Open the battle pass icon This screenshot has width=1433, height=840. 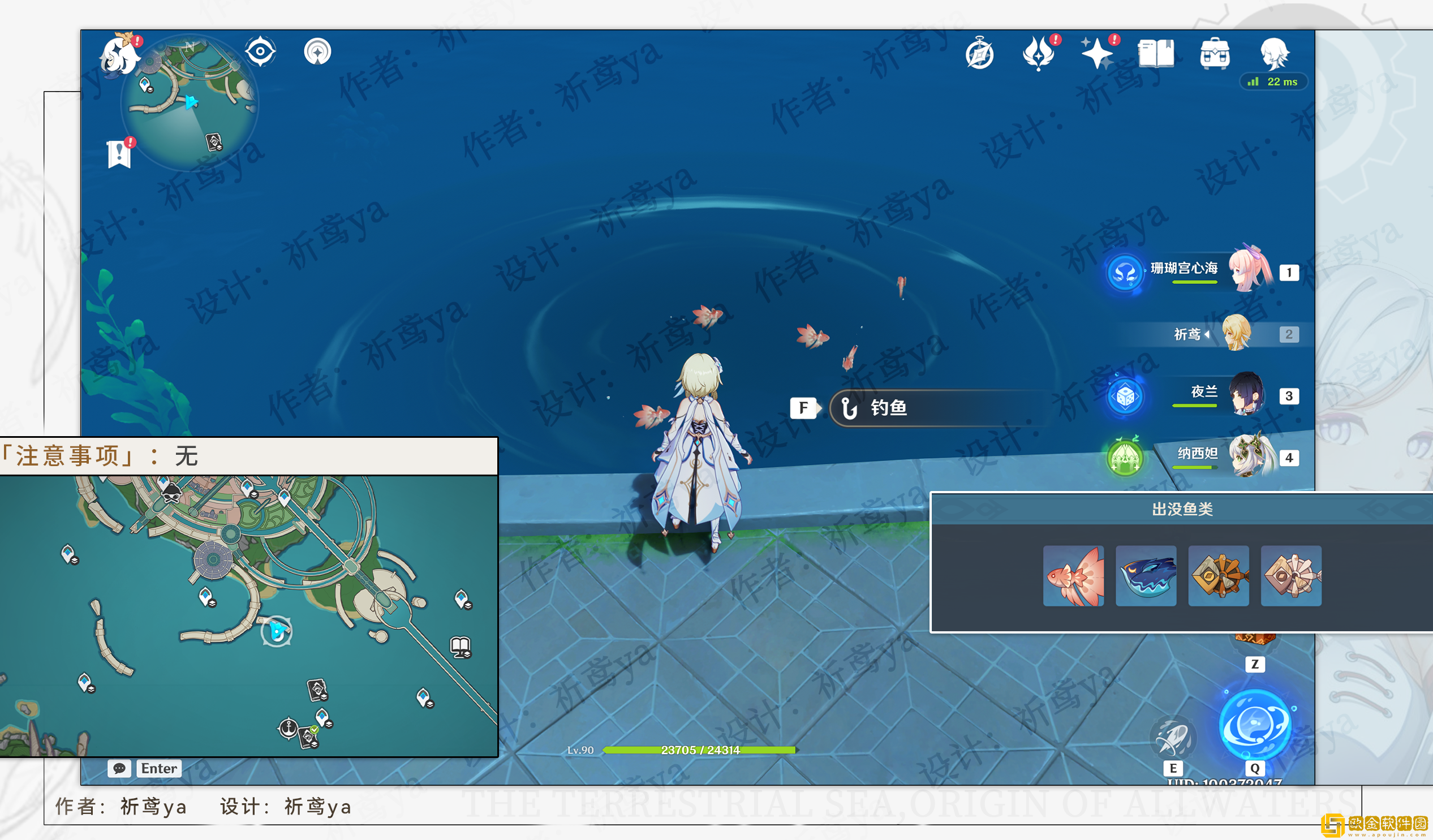pyautogui.click(x=1038, y=54)
